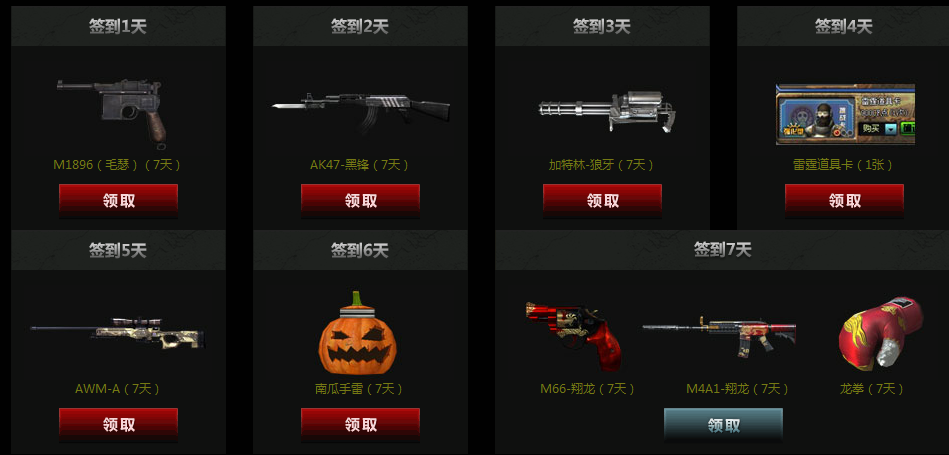Select the AWM-A sniper rifle image
Image resolution: width=949 pixels, height=455 pixels.
click(118, 334)
